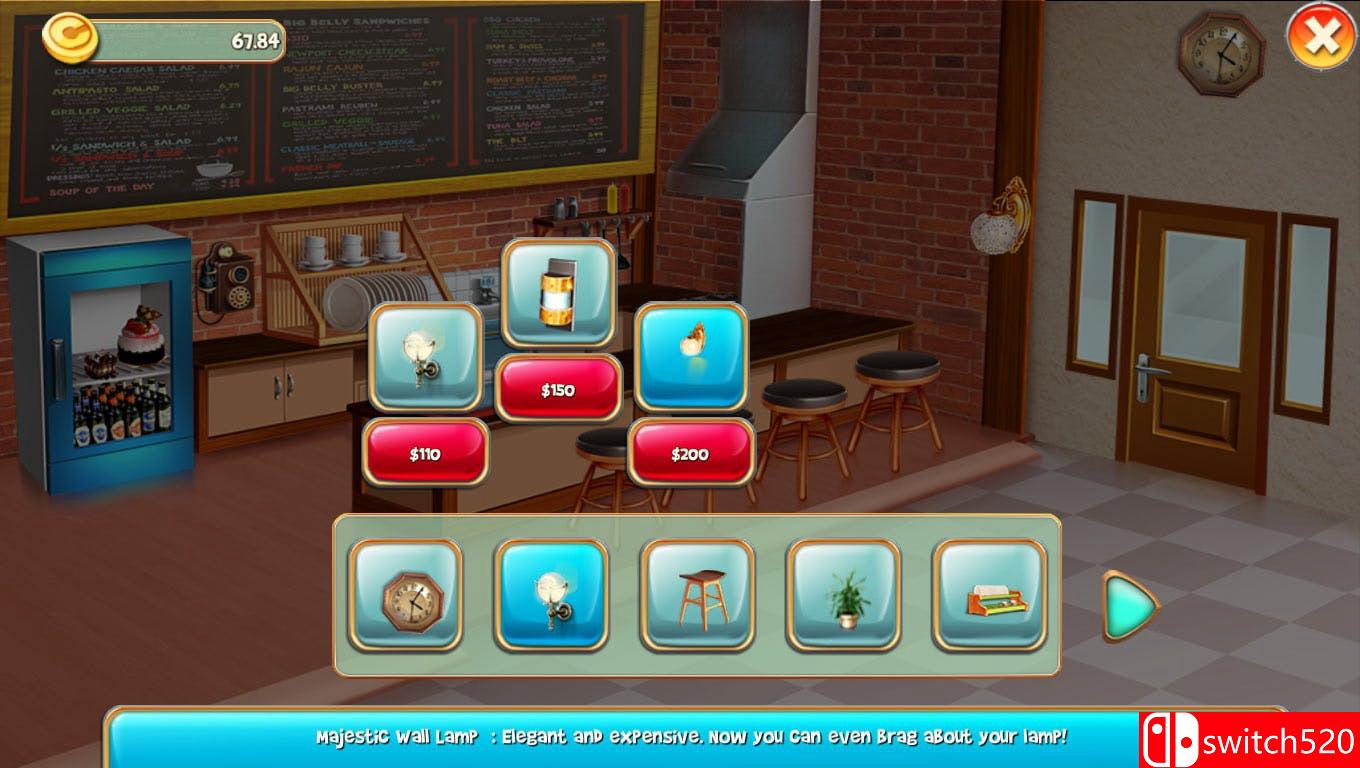Image resolution: width=1360 pixels, height=768 pixels.
Task: Open the wall sconce item tile
Action: (425, 358)
